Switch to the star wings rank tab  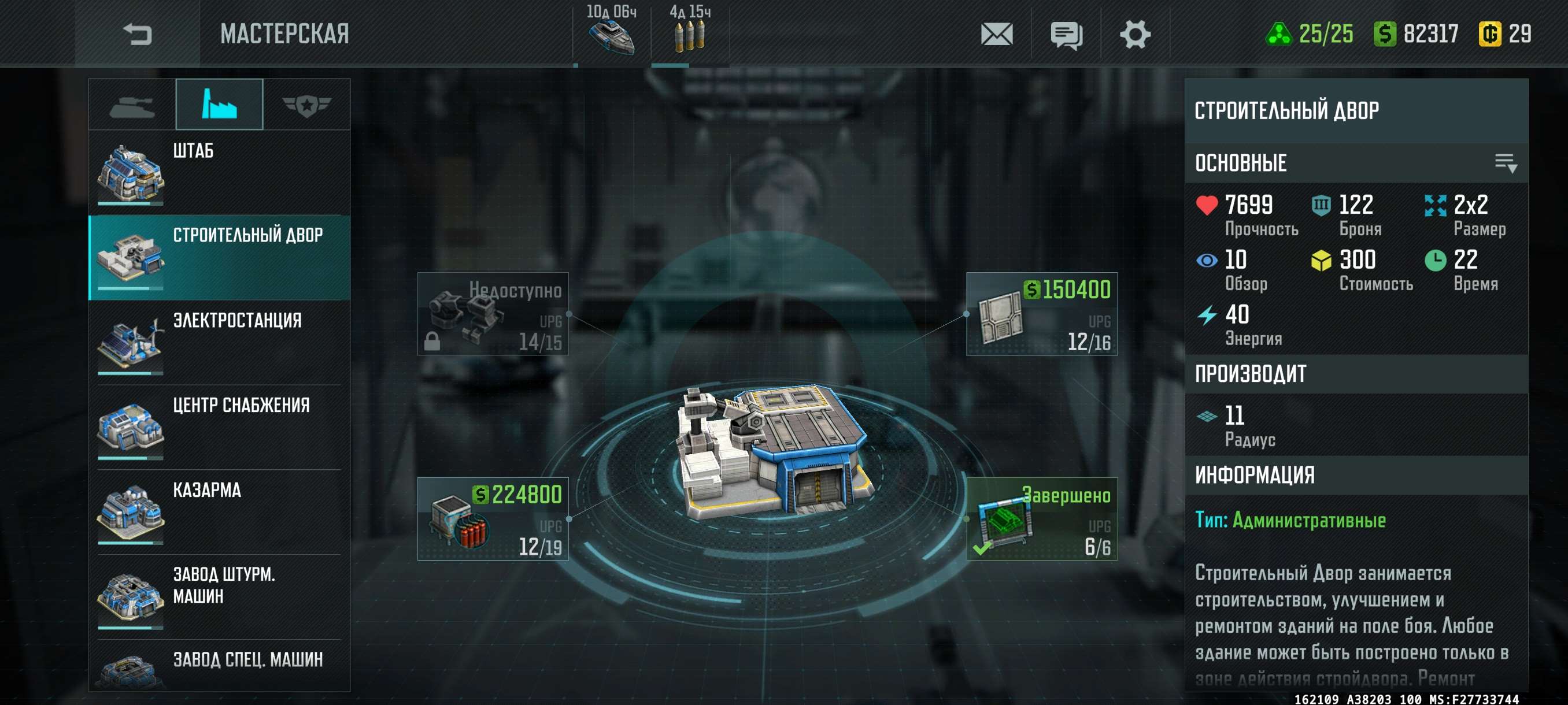click(306, 105)
